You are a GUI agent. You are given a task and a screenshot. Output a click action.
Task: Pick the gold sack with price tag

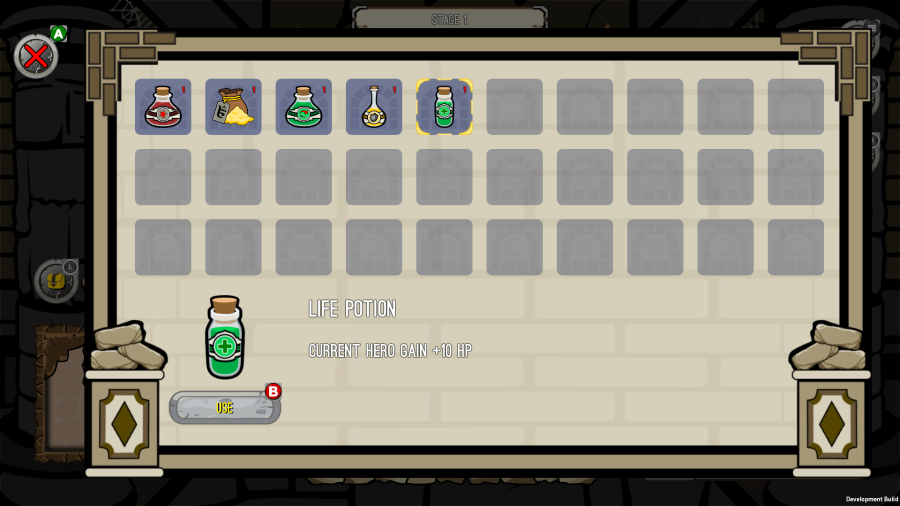coord(233,107)
